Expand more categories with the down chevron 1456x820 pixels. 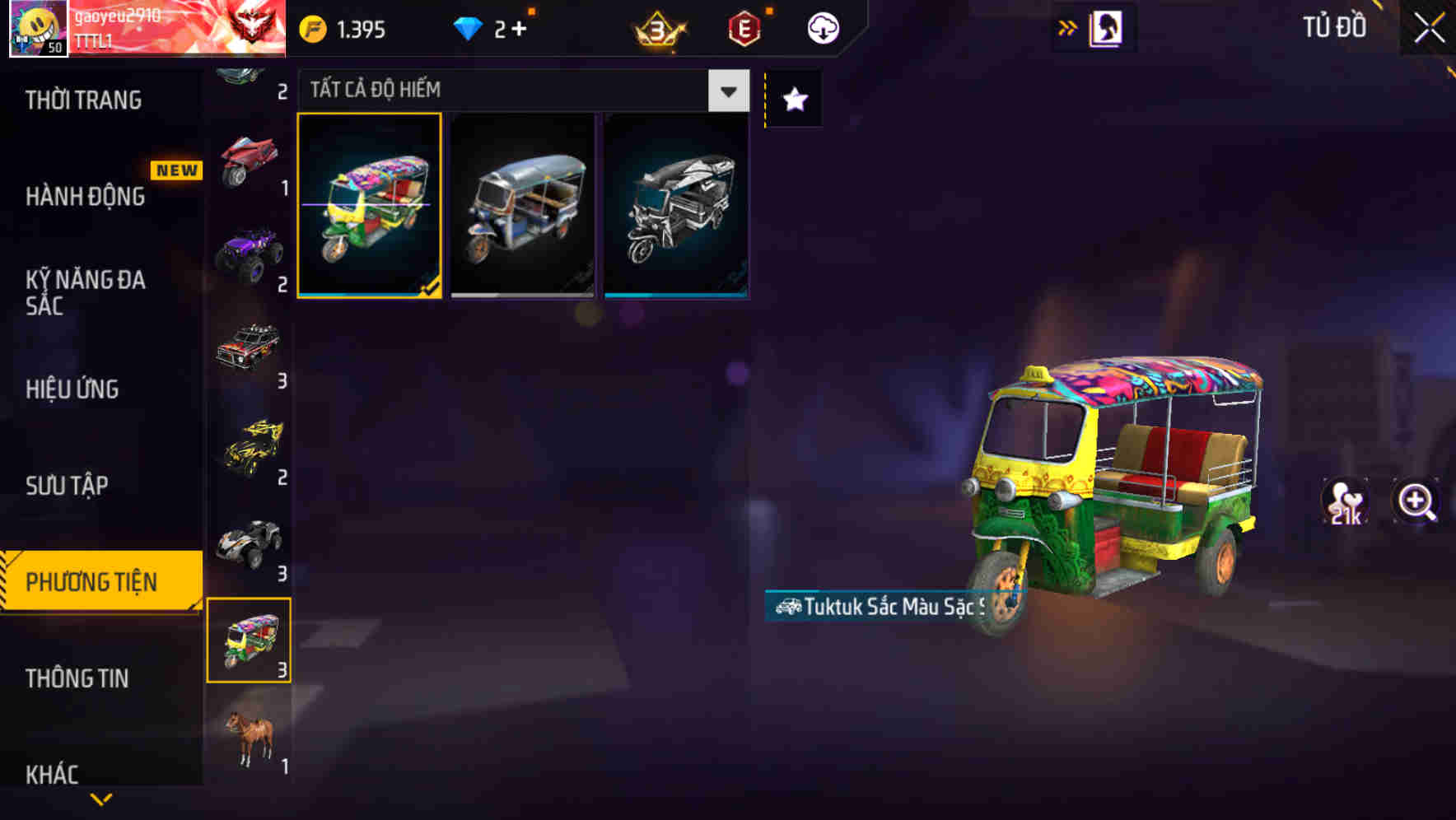pyautogui.click(x=100, y=799)
